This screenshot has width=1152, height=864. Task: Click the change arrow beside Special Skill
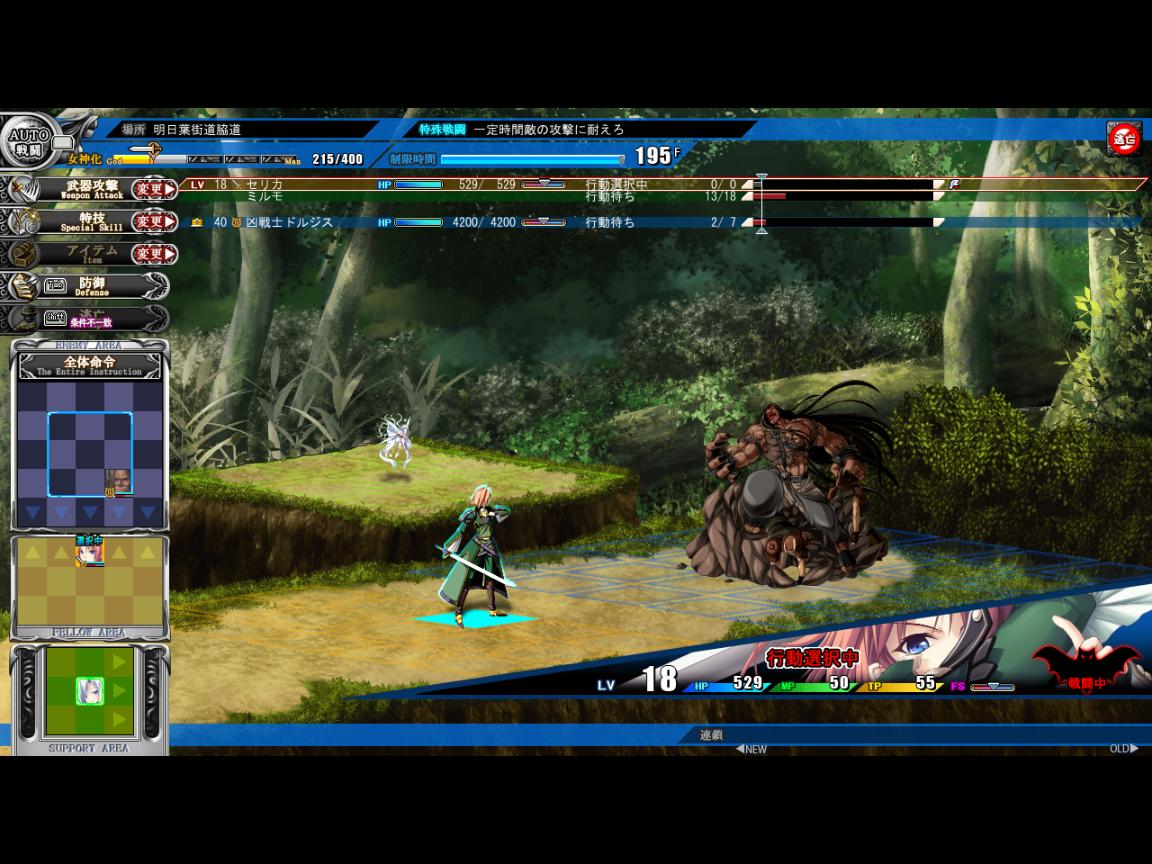pyautogui.click(x=154, y=221)
